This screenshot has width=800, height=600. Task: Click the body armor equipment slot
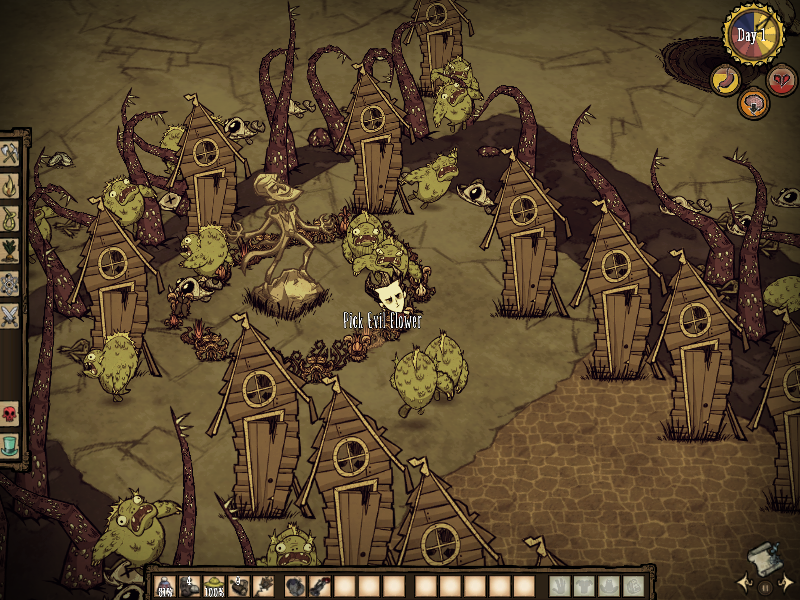[x=584, y=586]
